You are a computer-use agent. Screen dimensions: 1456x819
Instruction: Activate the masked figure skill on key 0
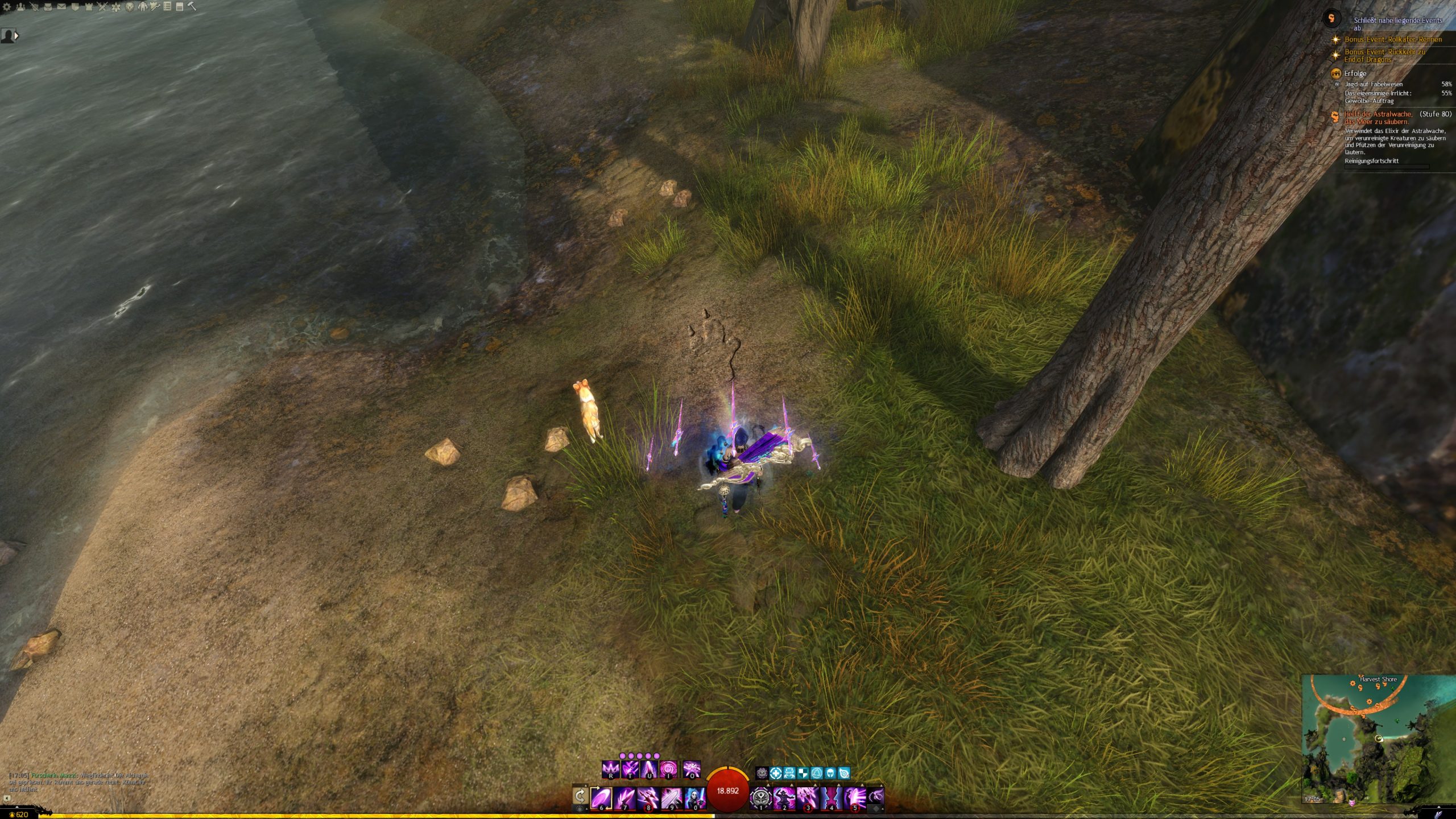point(694,798)
